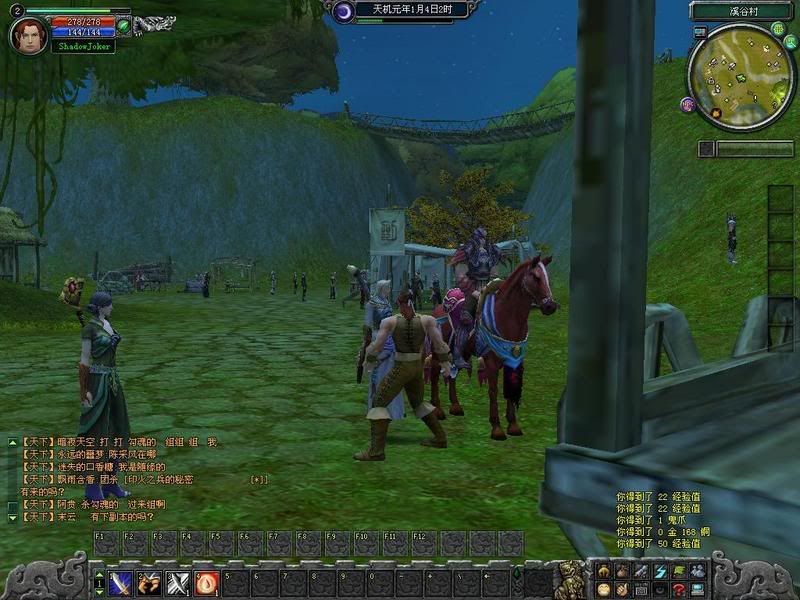
Task: Open the computer monitor system icon
Action: pos(697,589)
